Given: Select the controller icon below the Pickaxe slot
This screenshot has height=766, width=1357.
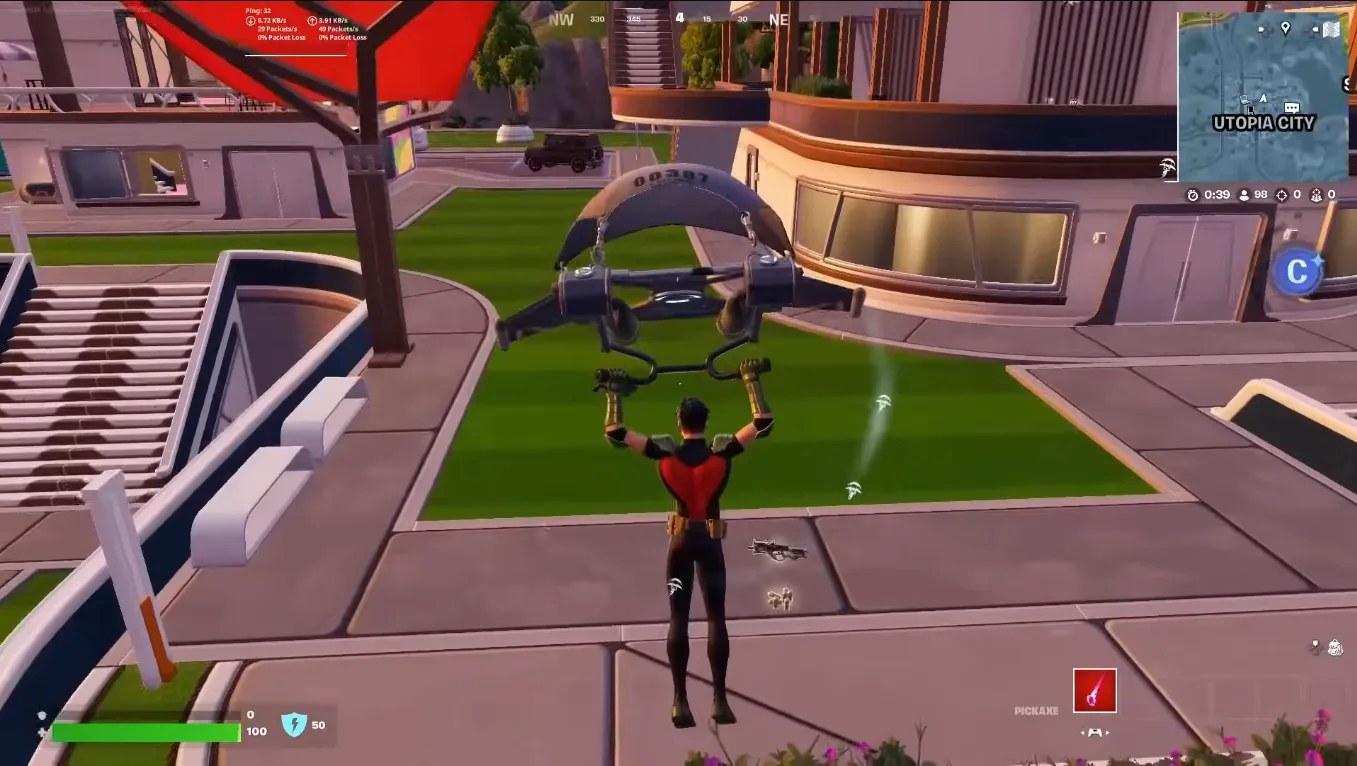Looking at the screenshot, I should (1095, 733).
